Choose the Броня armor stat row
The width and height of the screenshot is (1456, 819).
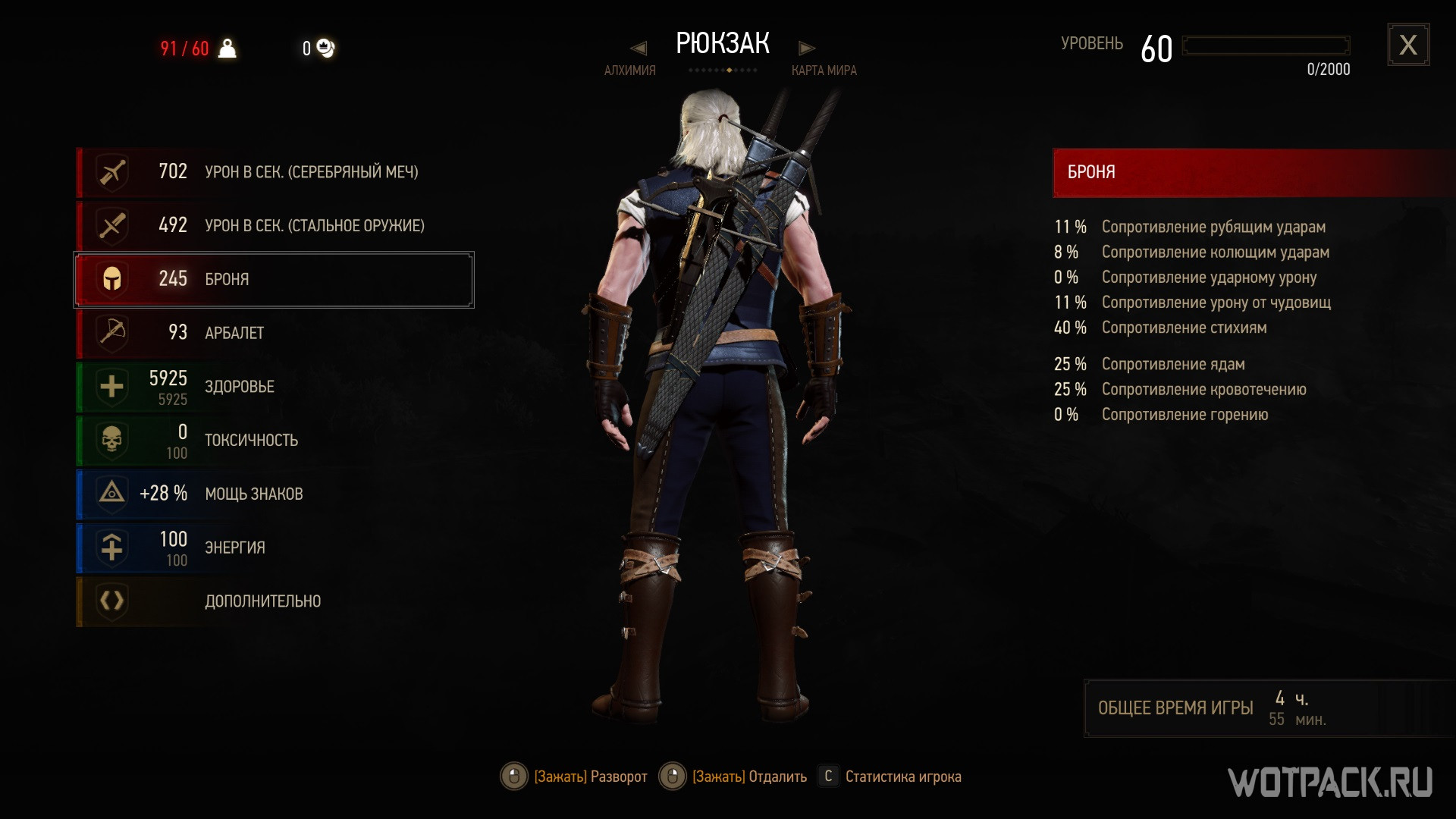pyautogui.click(x=273, y=280)
